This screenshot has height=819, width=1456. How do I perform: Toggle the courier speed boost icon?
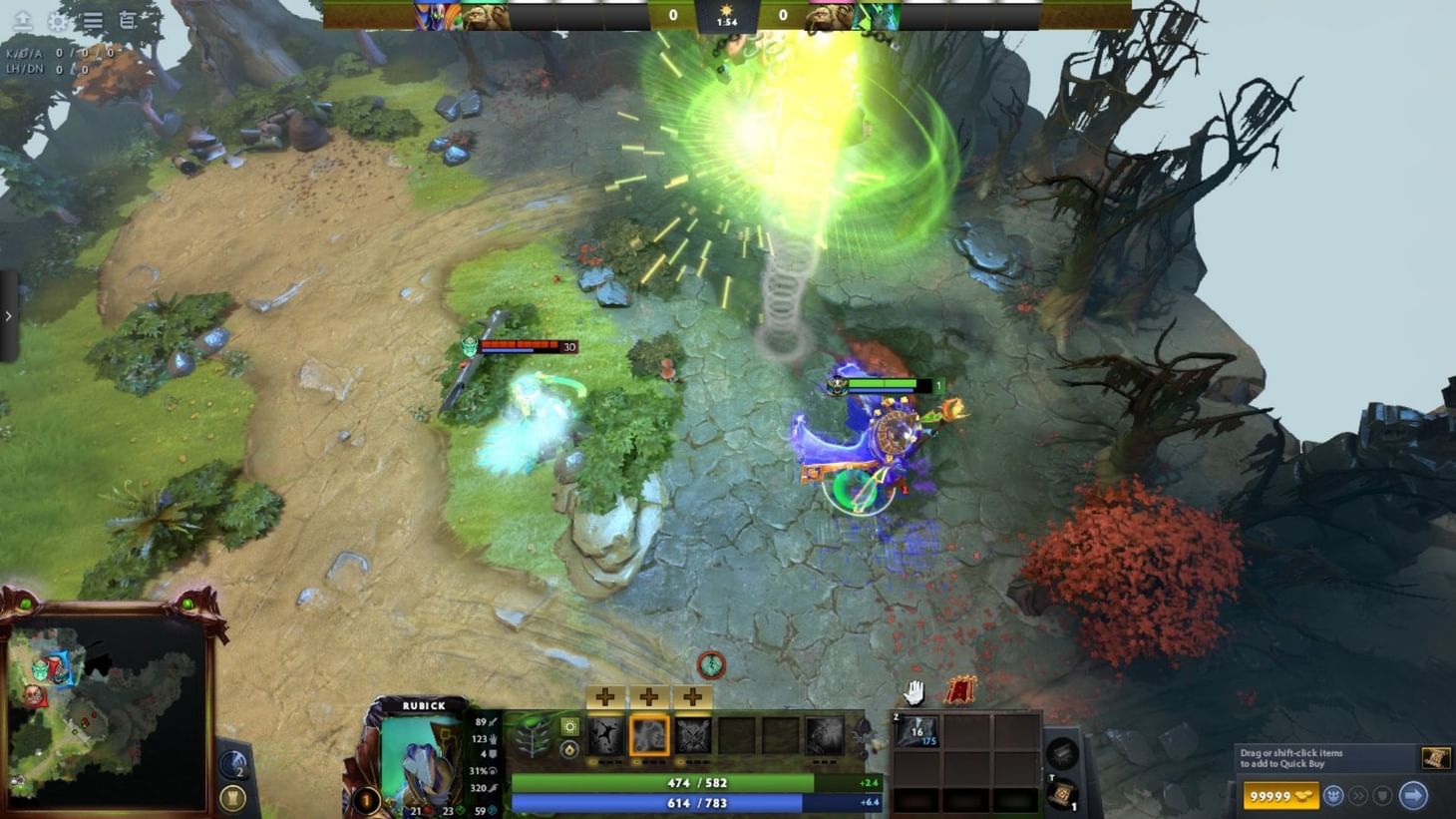(x=1335, y=796)
